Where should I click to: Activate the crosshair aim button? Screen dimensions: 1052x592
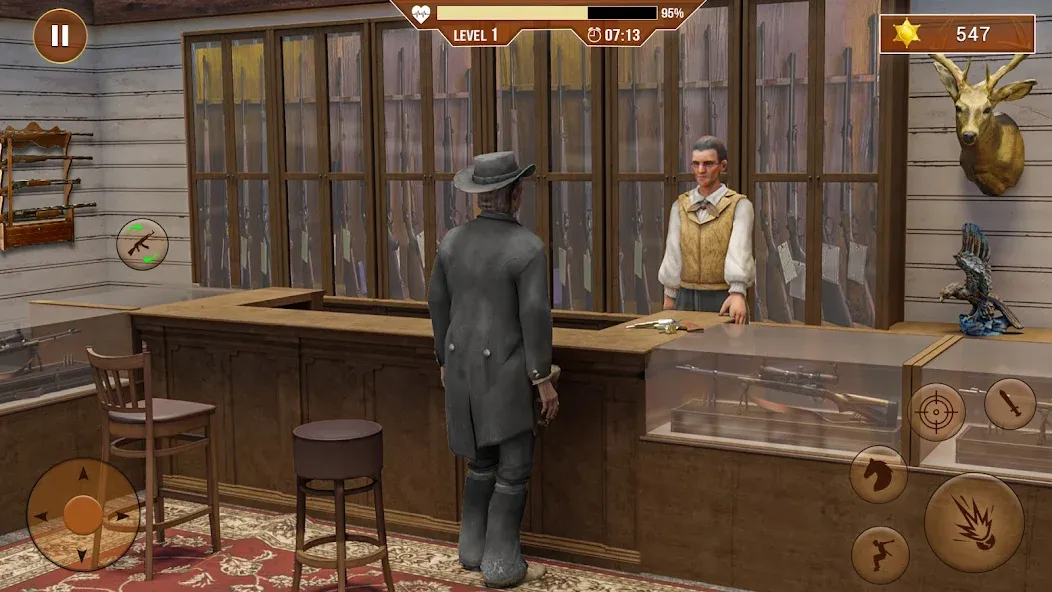[937, 412]
